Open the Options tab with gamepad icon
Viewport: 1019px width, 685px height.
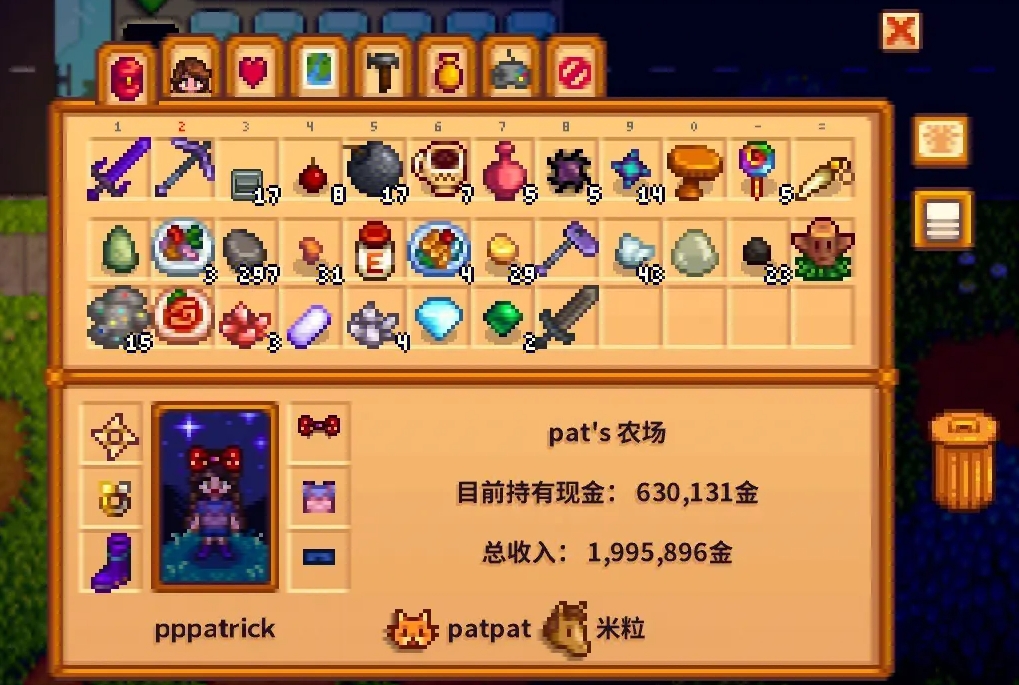pos(511,73)
